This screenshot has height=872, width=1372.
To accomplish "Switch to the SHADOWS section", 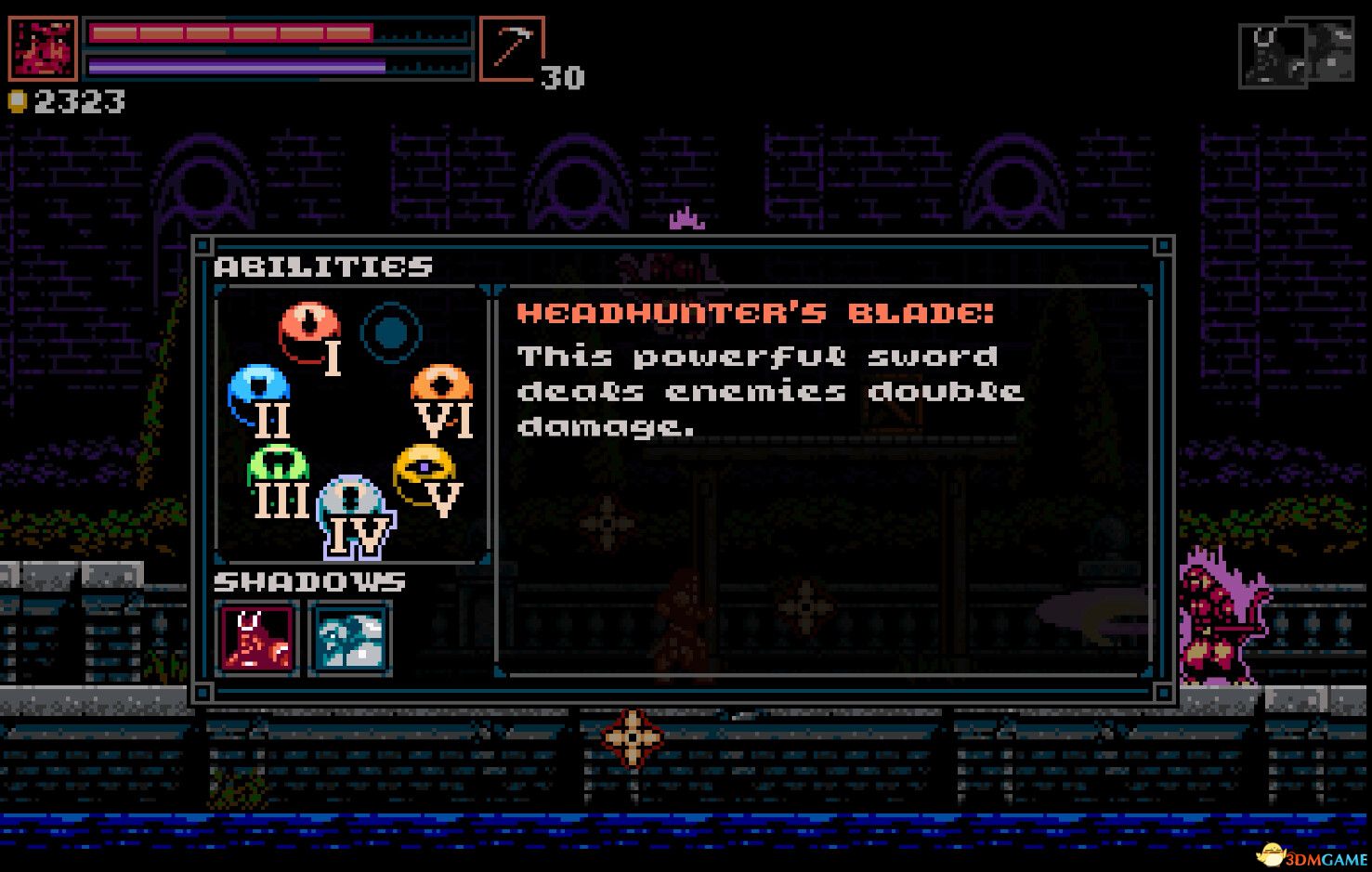I will [310, 582].
